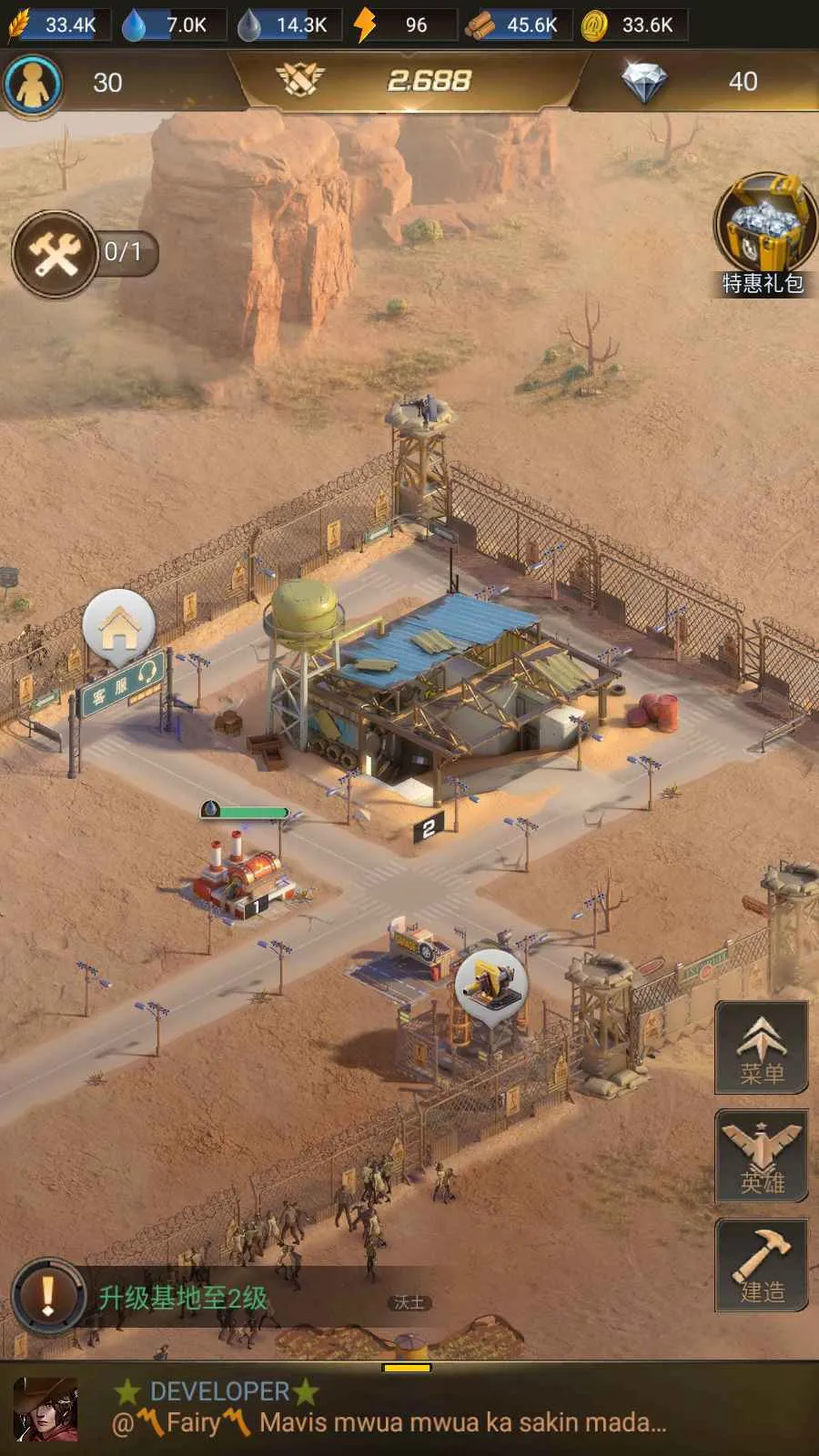Tap the diamond gem currency icon
This screenshot has width=819, height=1456.
point(643,82)
